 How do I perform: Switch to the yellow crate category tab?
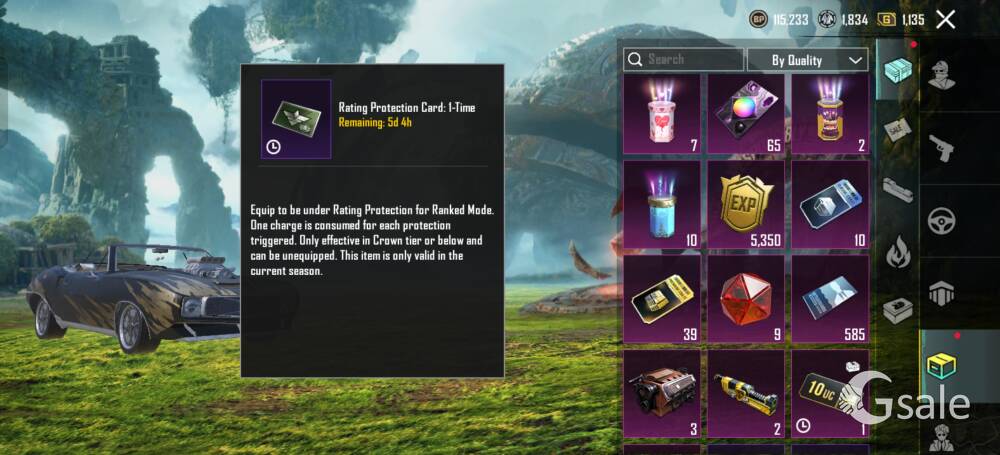(941, 365)
